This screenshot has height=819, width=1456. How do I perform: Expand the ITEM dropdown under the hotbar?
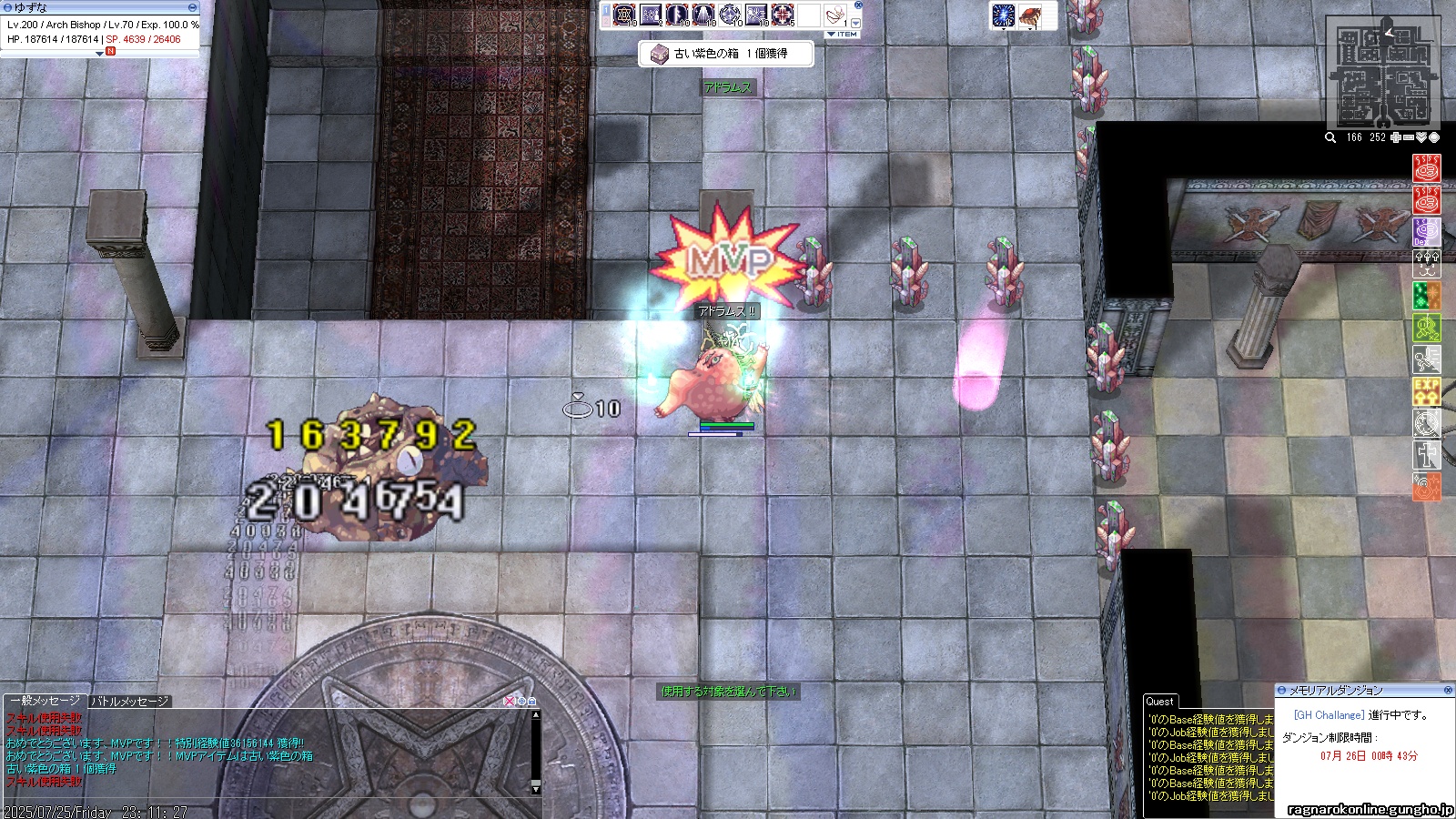[x=843, y=35]
